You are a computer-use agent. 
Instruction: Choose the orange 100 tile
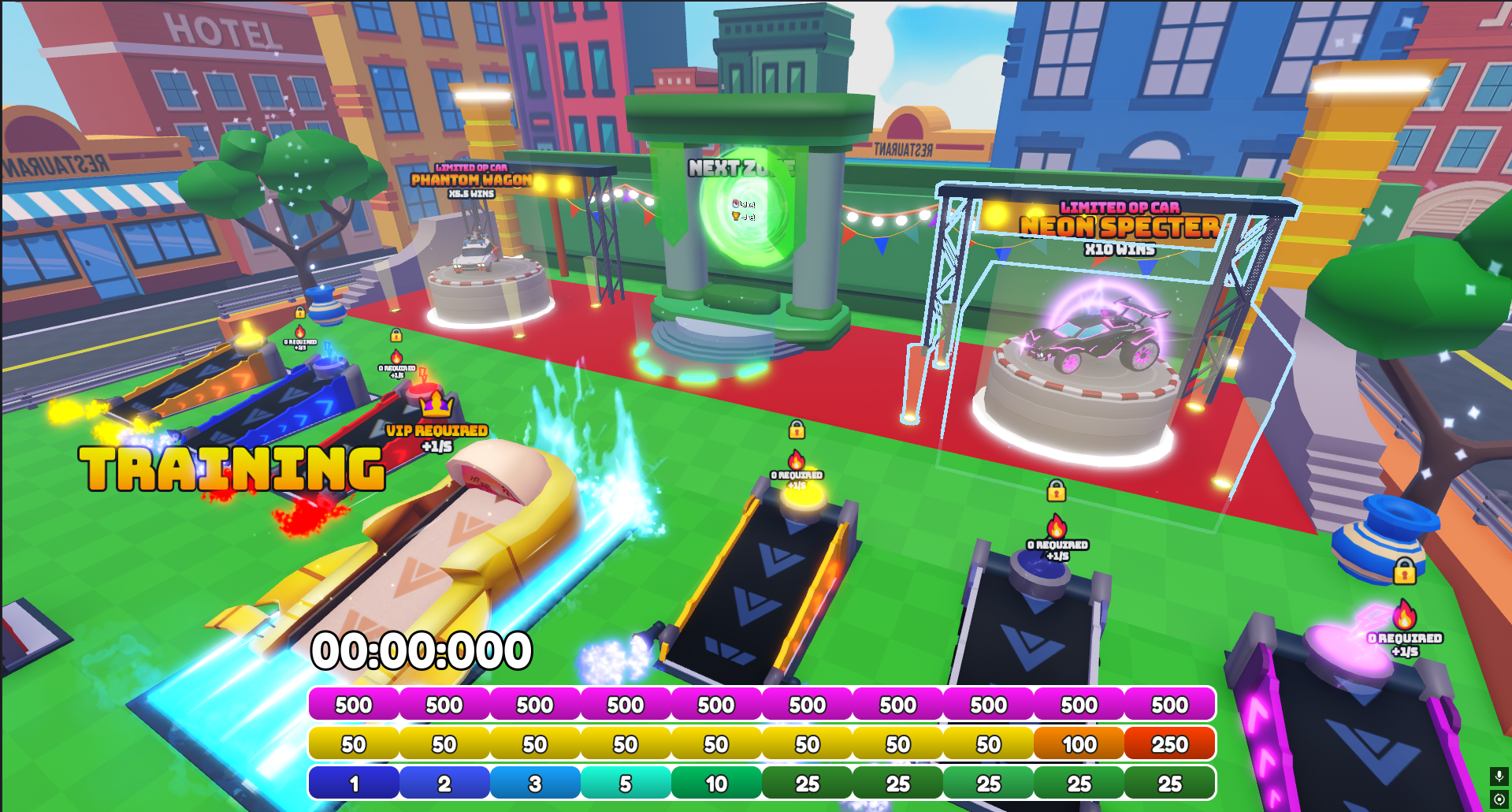1079,744
